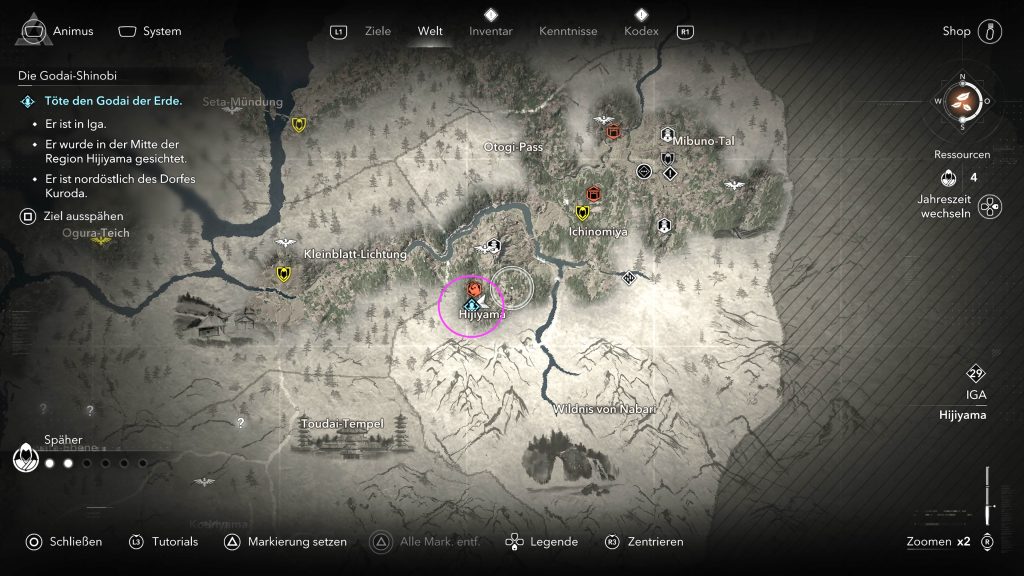Image resolution: width=1024 pixels, height=576 pixels.
Task: Switch to the Ziele tab
Action: (379, 31)
